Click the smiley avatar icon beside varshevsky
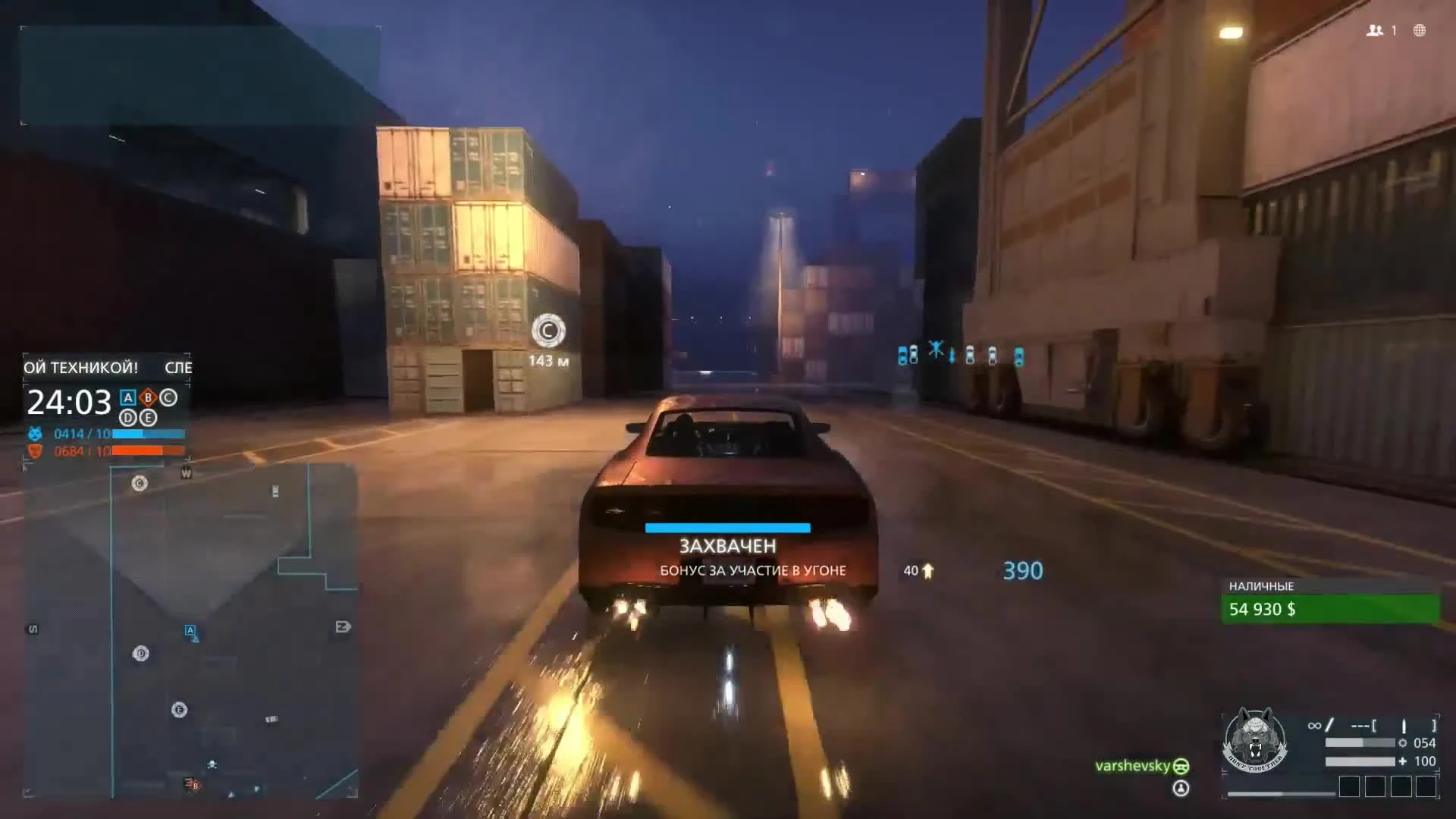 click(x=1181, y=766)
